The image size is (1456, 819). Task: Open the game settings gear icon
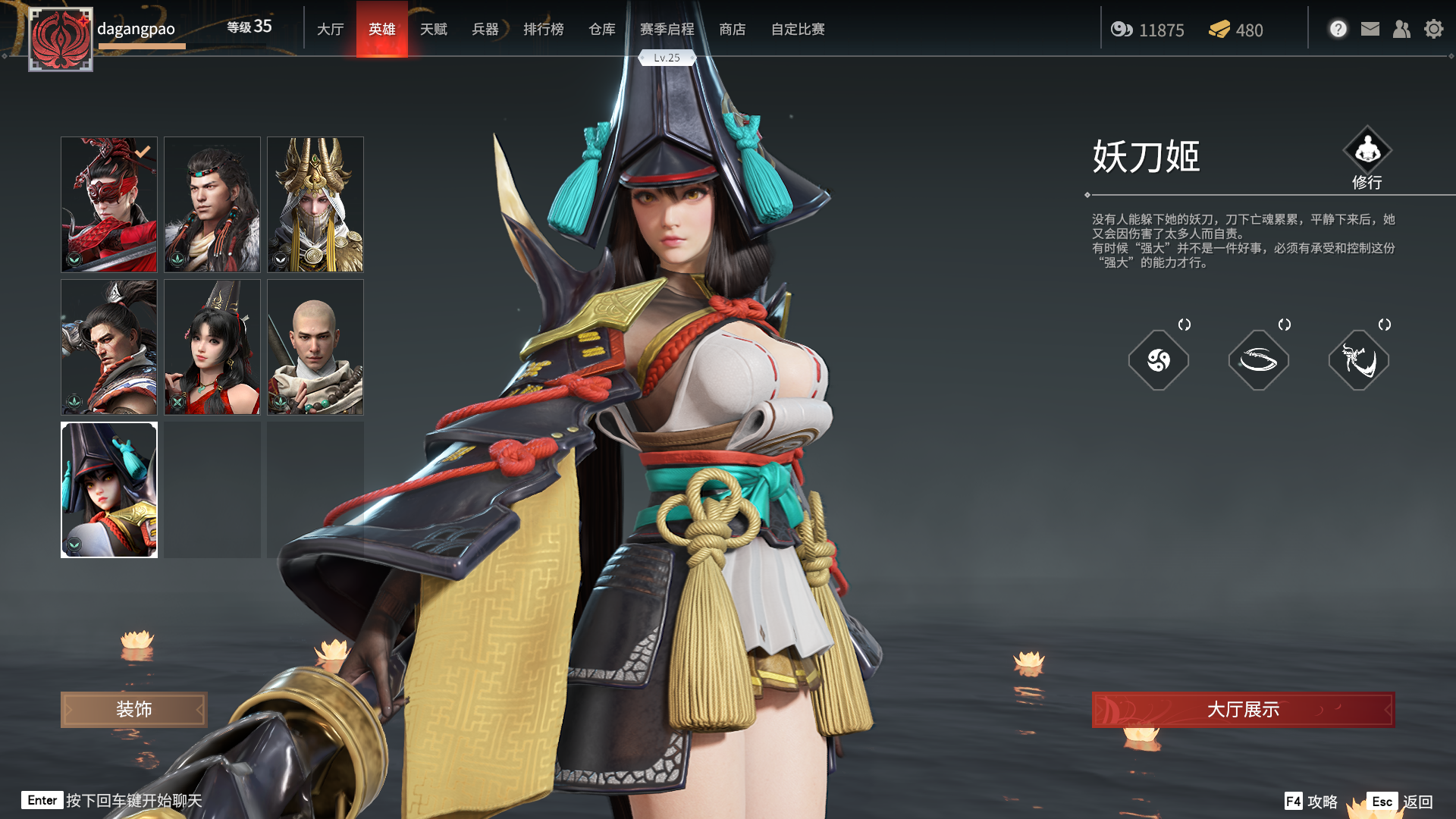point(1434,30)
